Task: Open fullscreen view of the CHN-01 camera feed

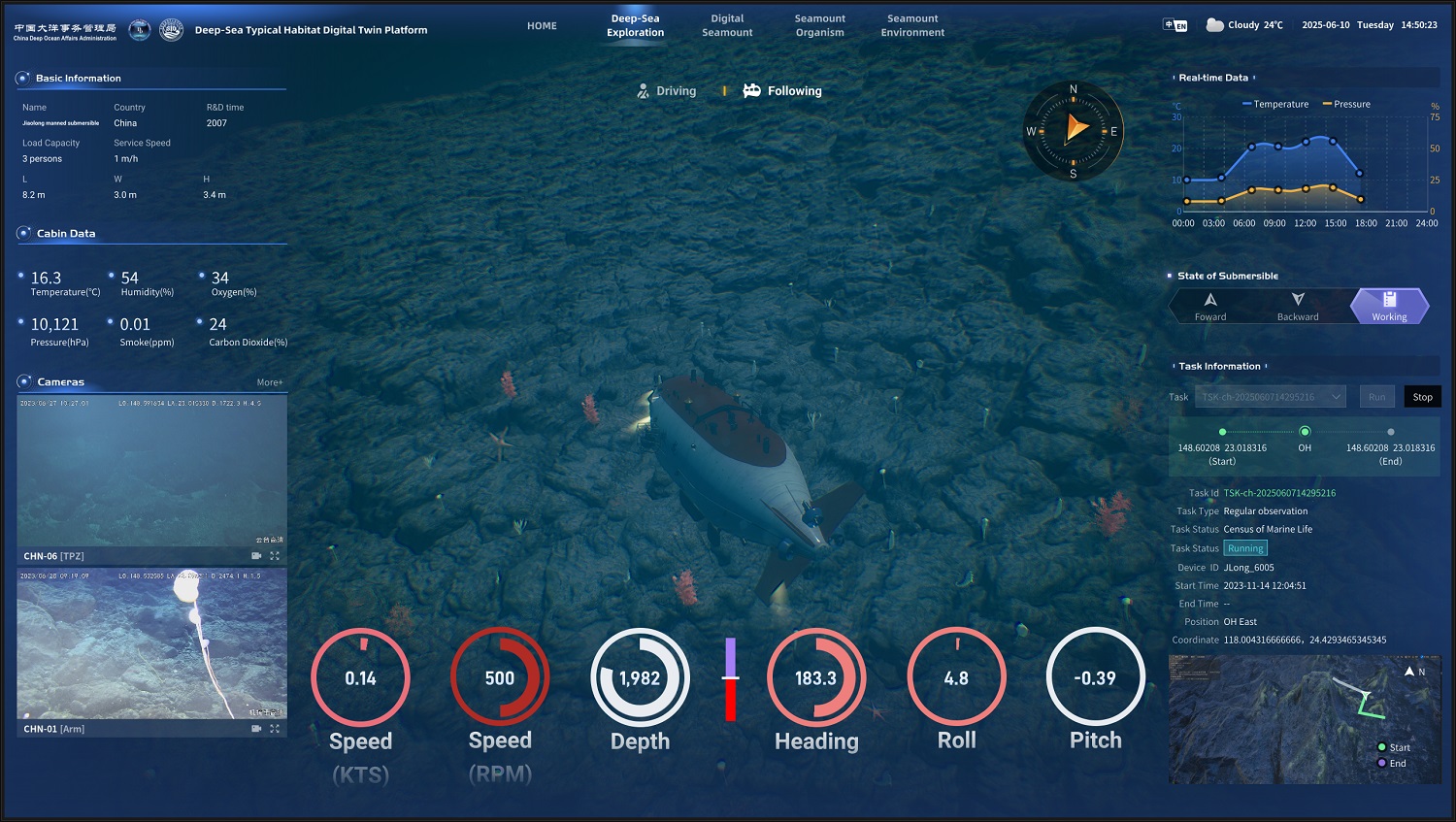Action: (x=276, y=728)
